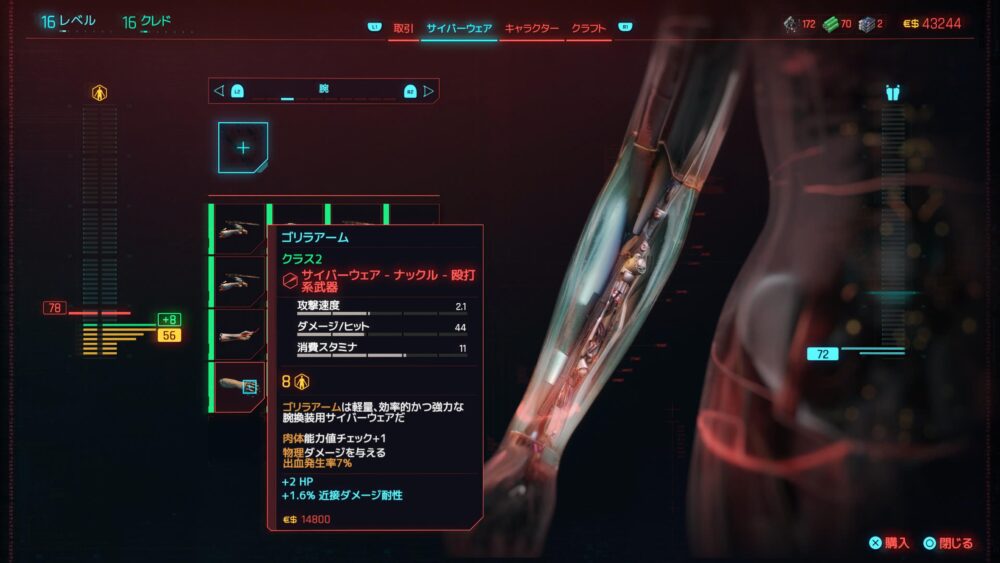Select the empty plus cyberware slot
Viewport: 1000px width, 563px height.
(x=243, y=147)
